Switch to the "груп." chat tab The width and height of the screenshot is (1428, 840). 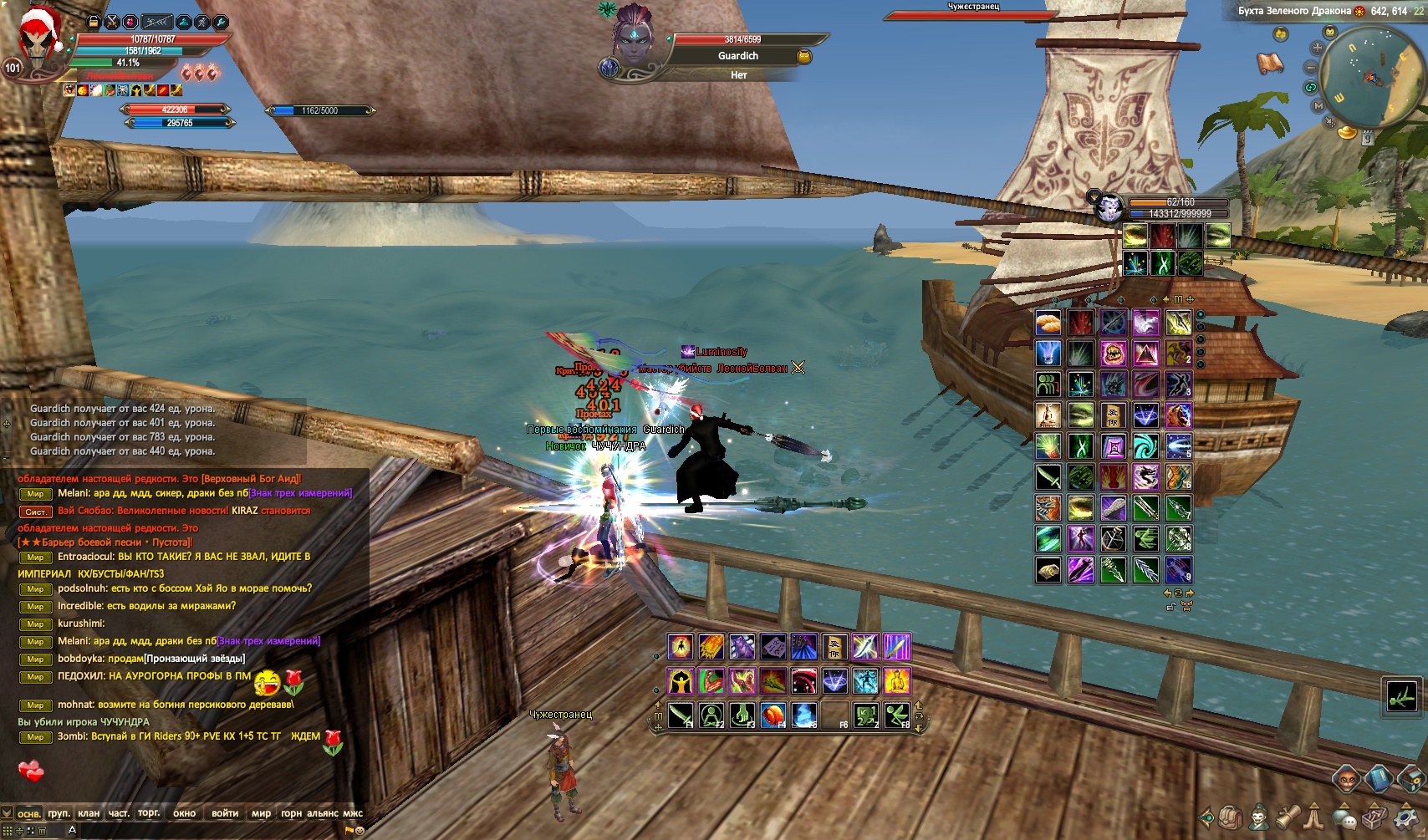coord(59,813)
